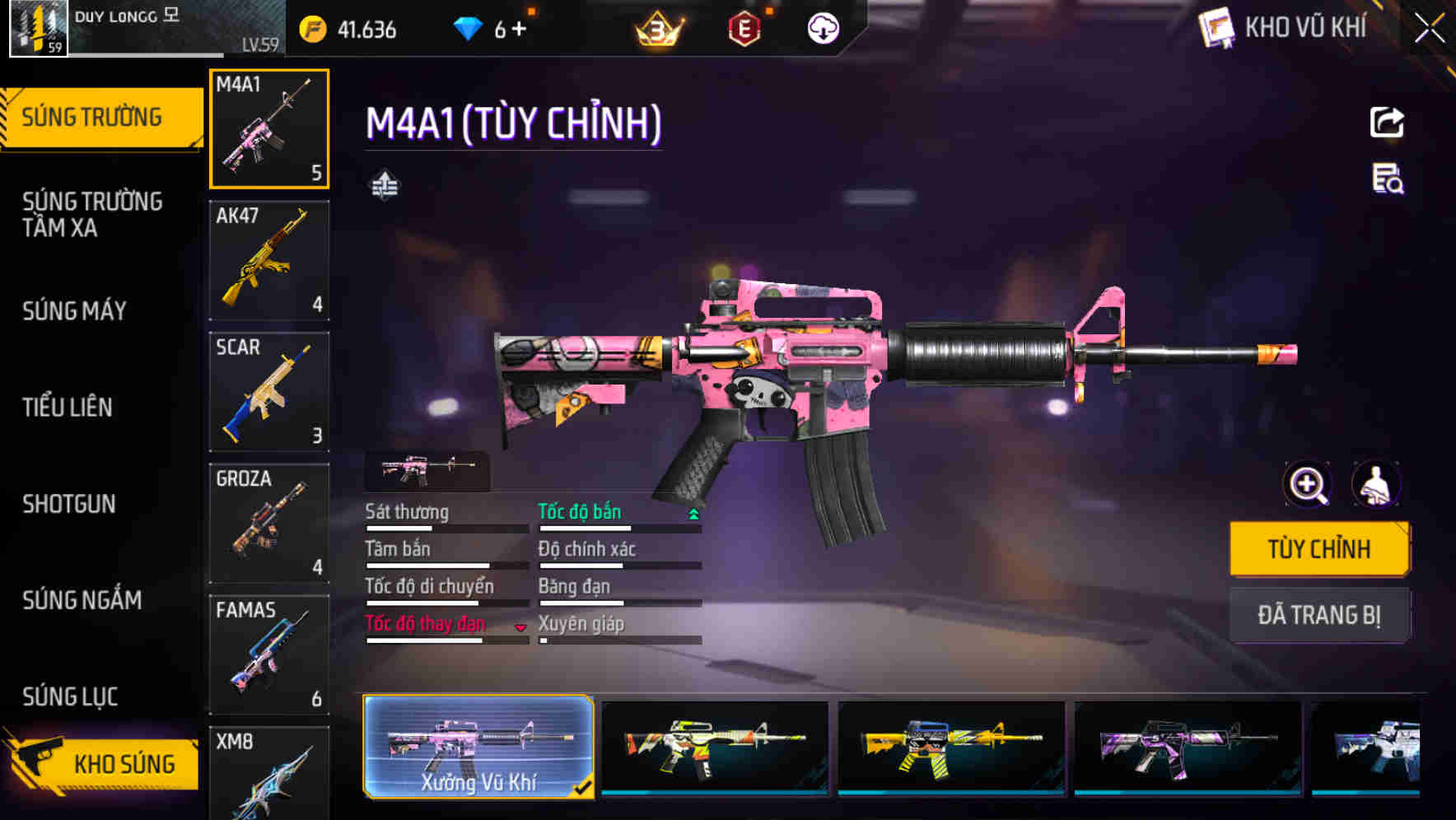Screen dimensions: 1456x820
Task: Select the GROZA weapon thumbnail
Action: pyautogui.click(x=269, y=523)
